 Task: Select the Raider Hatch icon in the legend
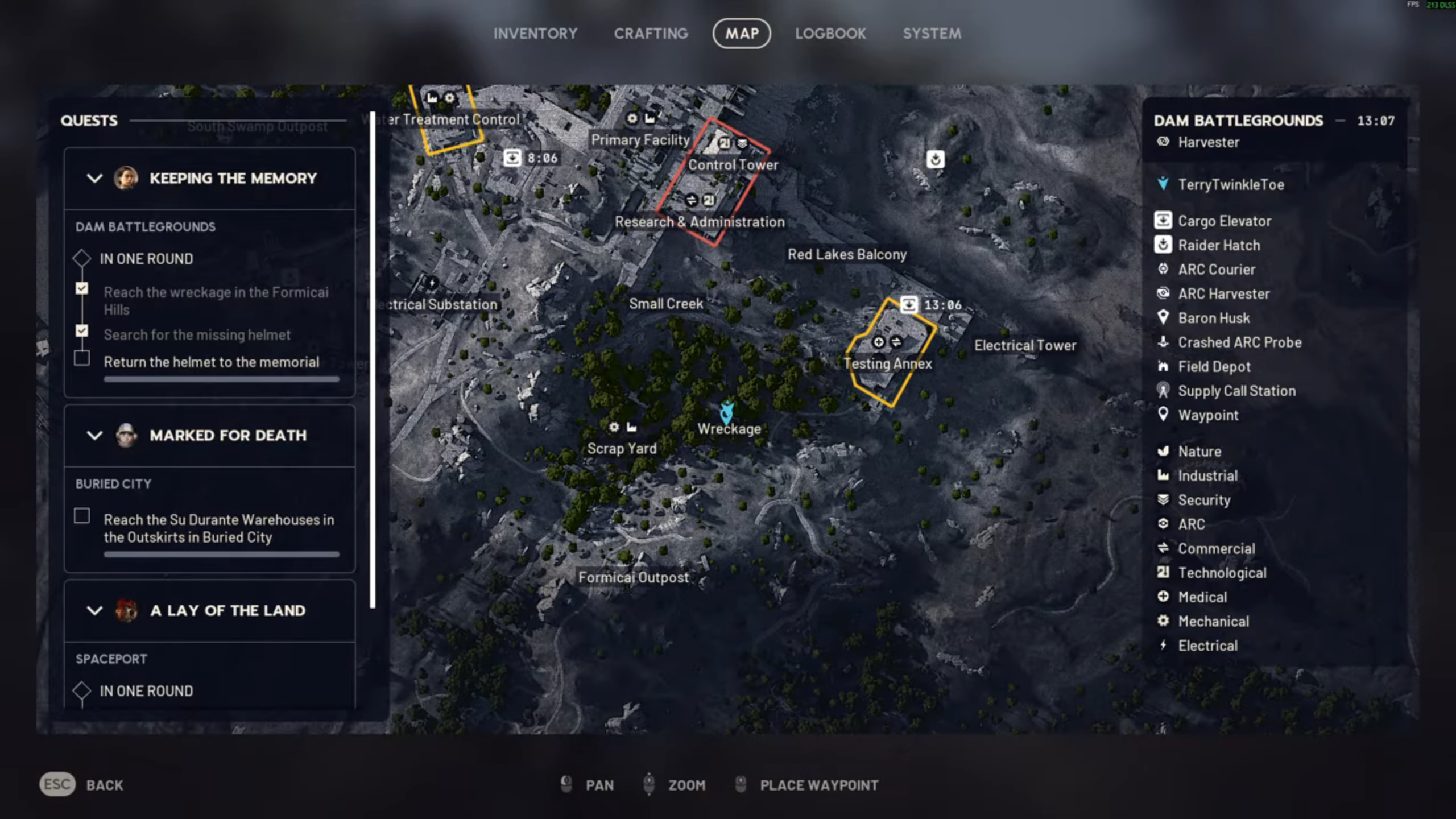pyautogui.click(x=1163, y=245)
